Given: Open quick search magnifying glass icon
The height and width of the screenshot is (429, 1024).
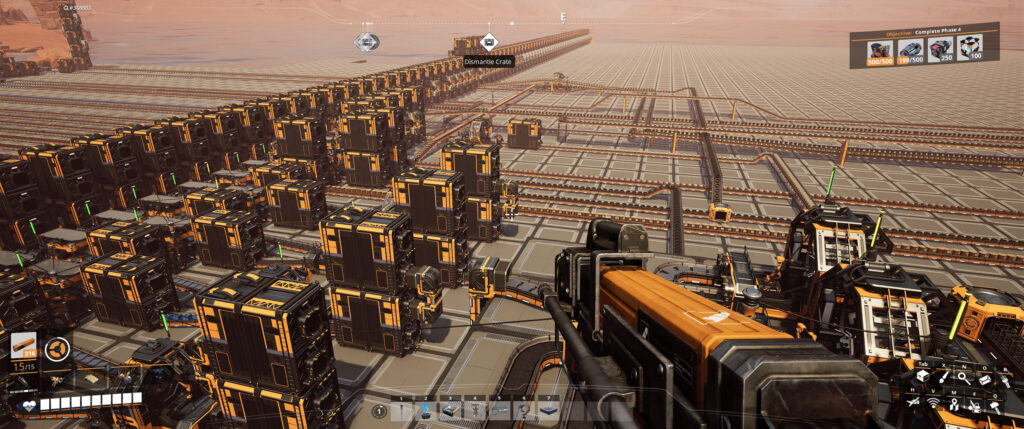Looking at the screenshot, I should [x=962, y=377].
